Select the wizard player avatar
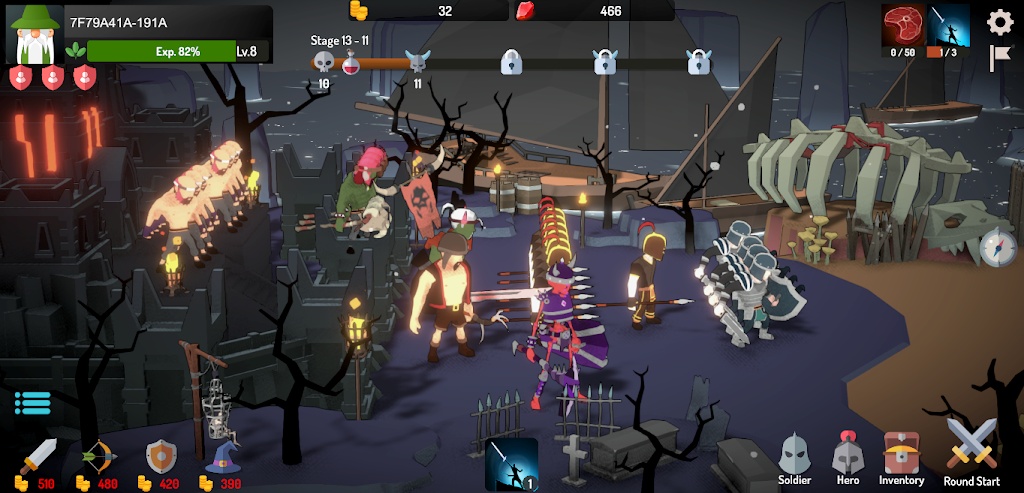1024x493 pixels. 34,34
